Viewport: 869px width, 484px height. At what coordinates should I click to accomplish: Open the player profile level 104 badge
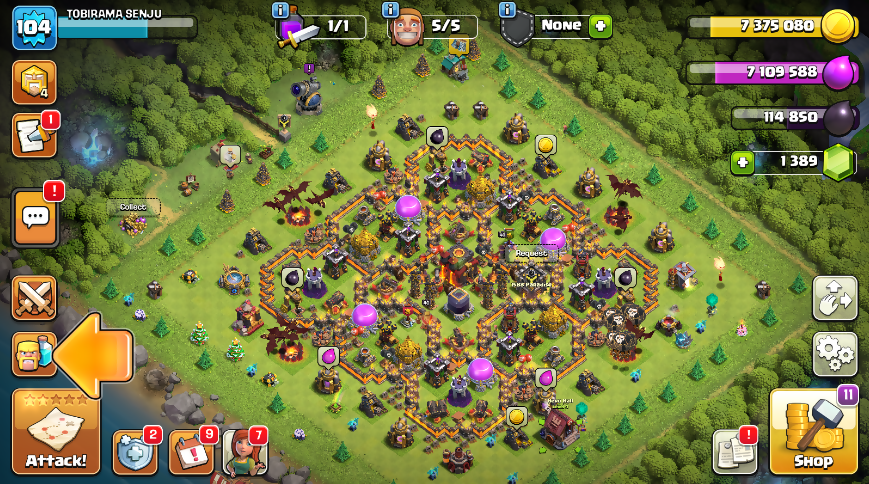coord(33,27)
